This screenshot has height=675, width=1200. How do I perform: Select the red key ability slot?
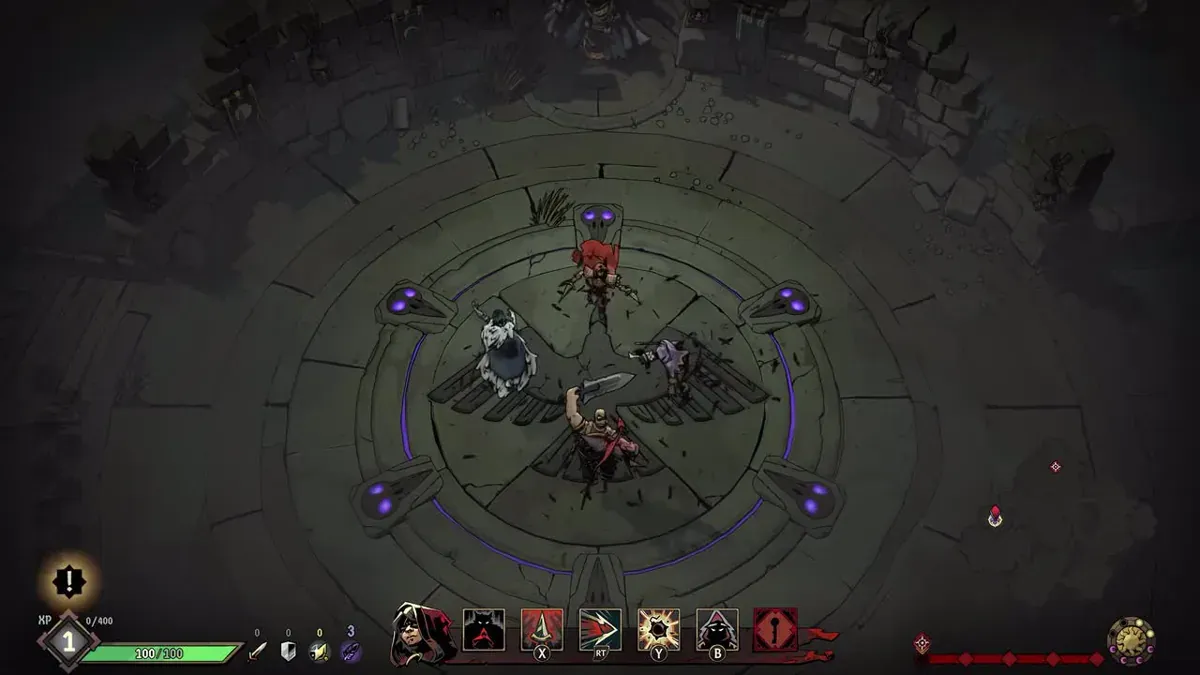pos(775,630)
